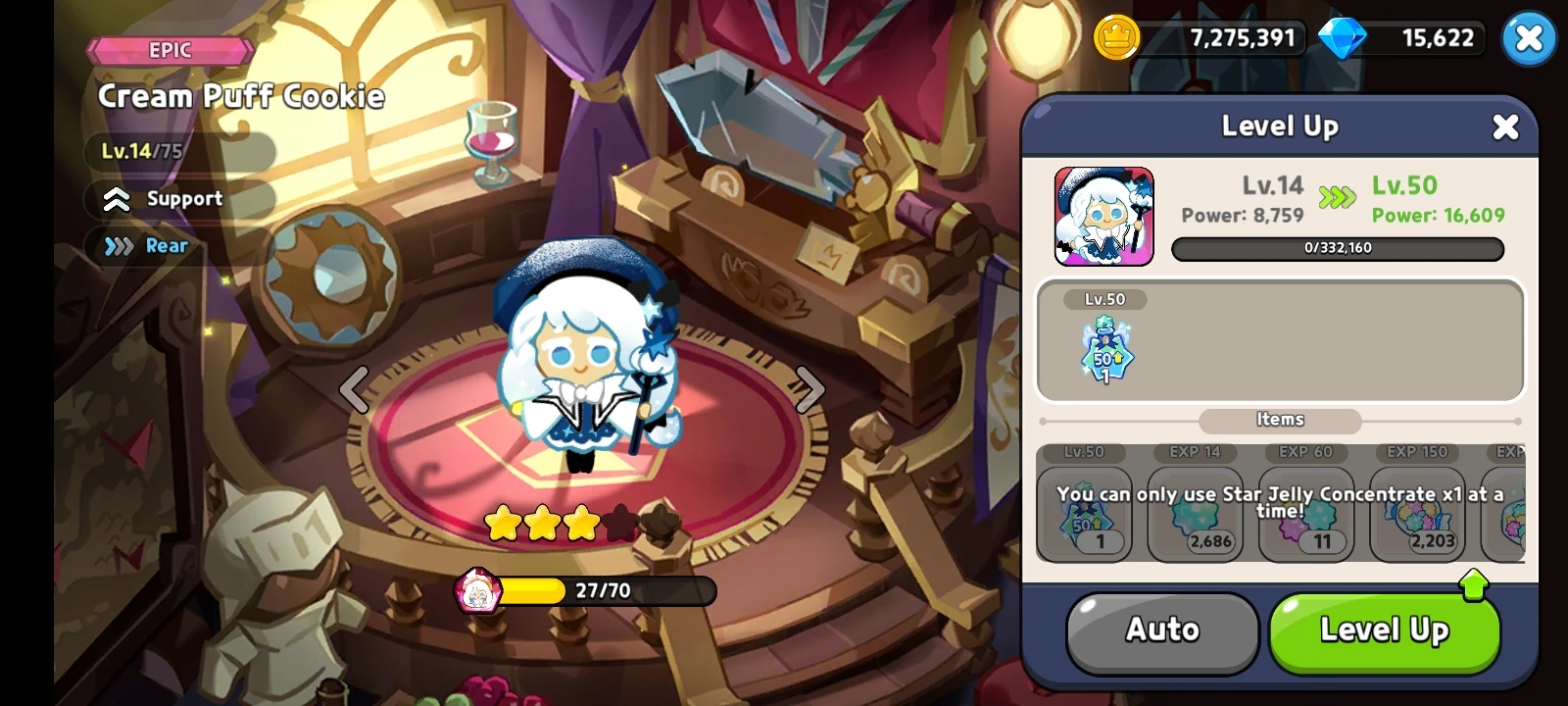This screenshot has height=706, width=1568.
Task: Tap Cream Puff Cookie's portrait thumbnail
Action: pyautogui.click(x=1105, y=216)
